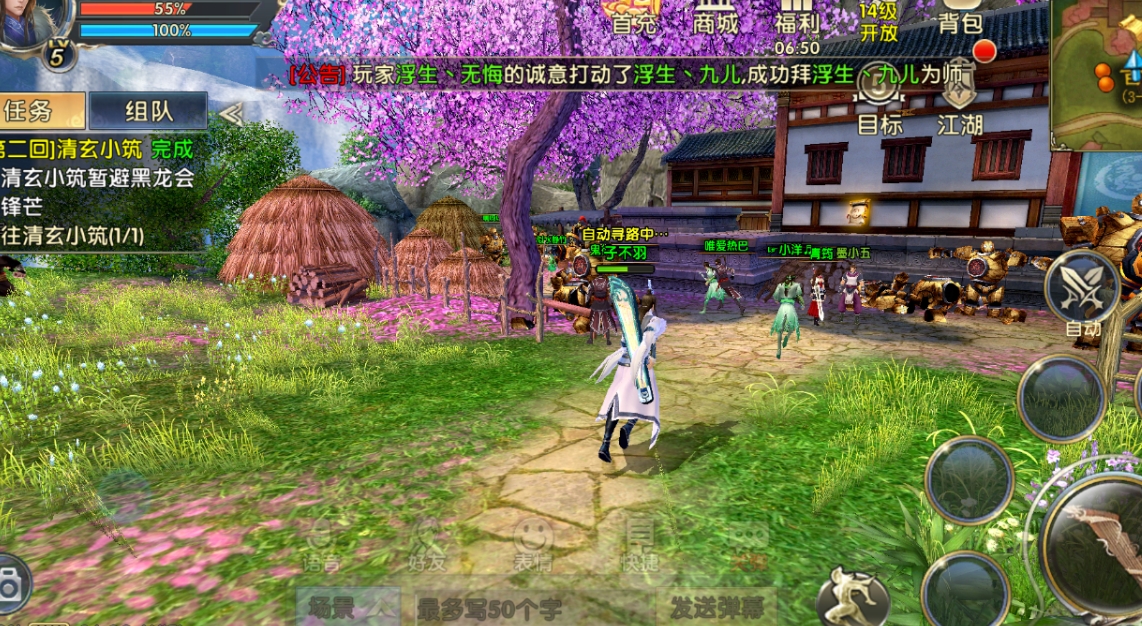Switch to the 任务 quest tab

42,111
